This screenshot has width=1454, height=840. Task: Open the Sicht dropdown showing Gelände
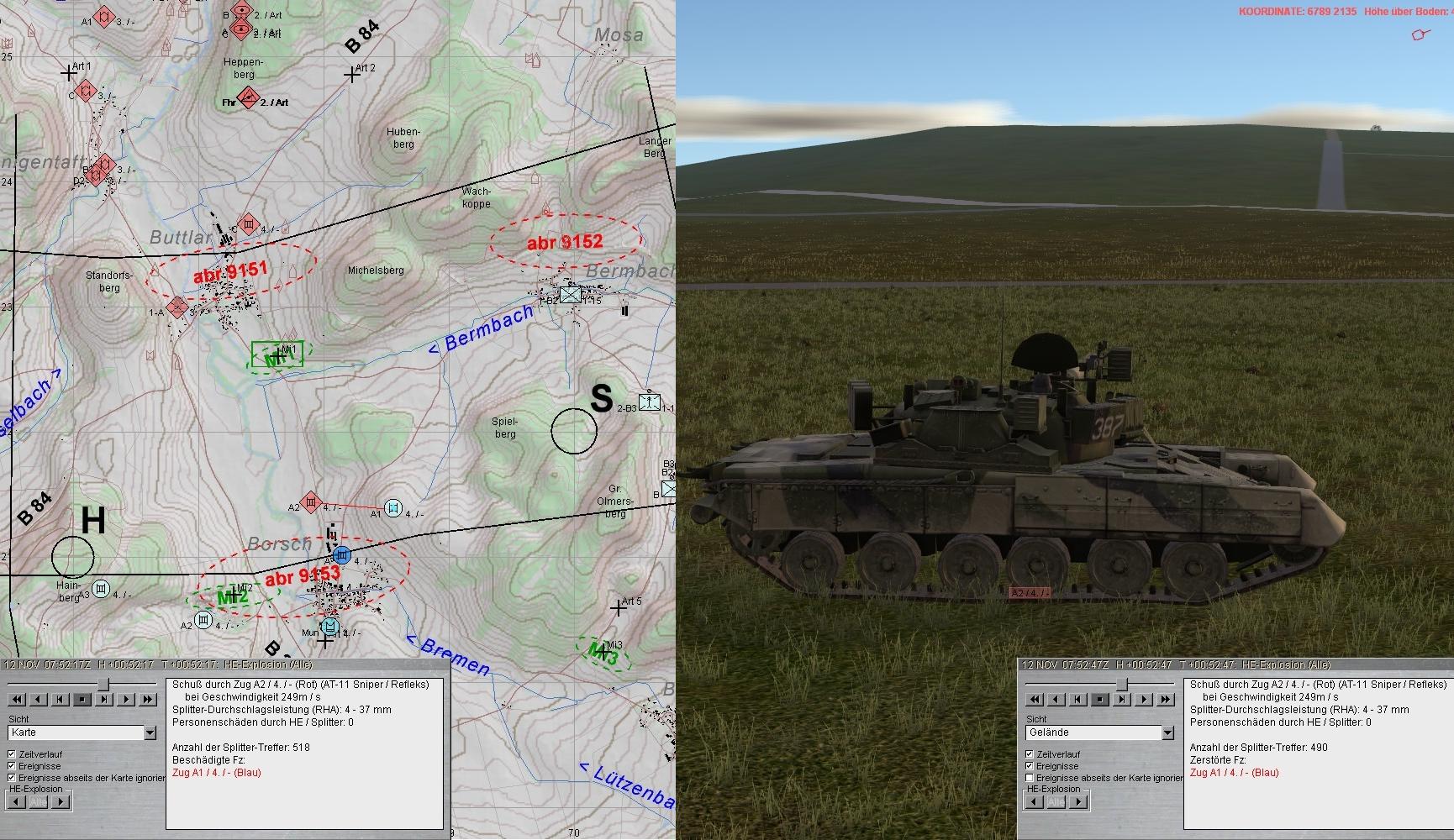coord(1167,733)
